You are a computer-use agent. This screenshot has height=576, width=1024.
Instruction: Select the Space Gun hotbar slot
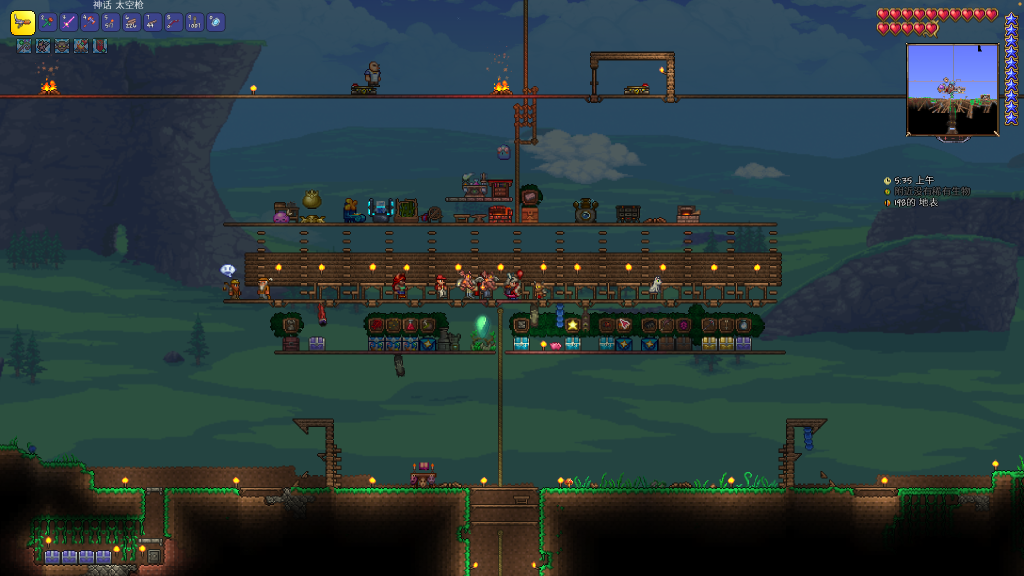[22, 22]
